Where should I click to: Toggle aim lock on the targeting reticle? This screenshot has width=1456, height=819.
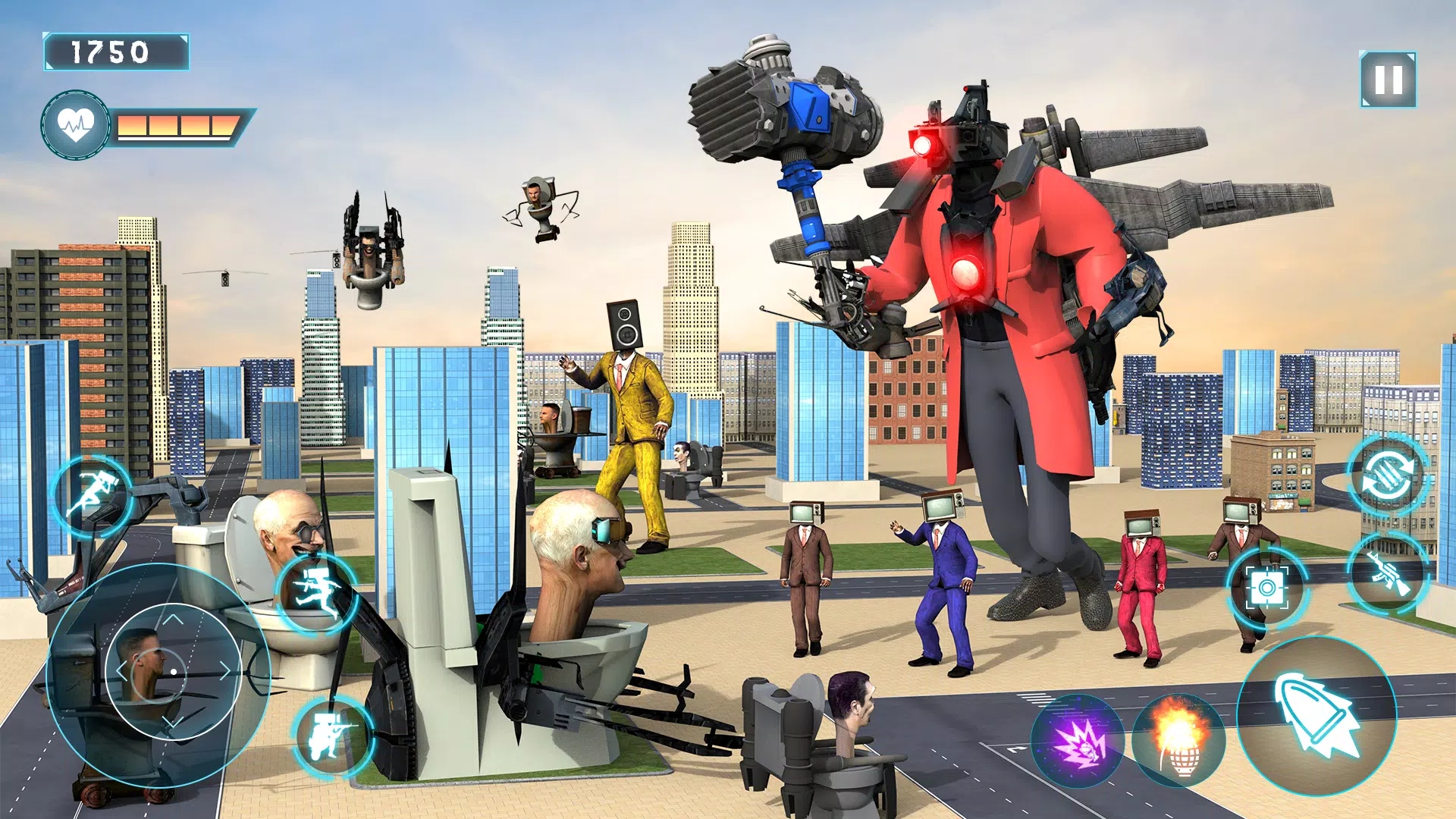(174, 671)
